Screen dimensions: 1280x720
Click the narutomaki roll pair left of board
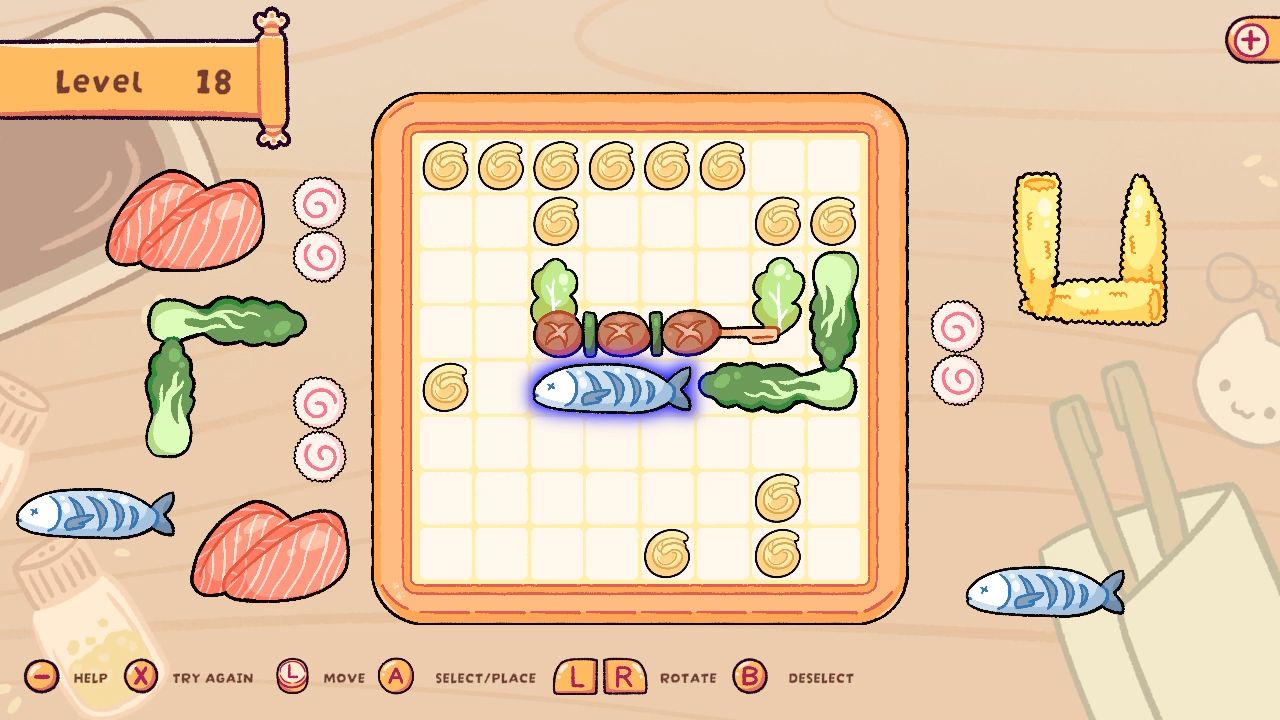click(318, 230)
